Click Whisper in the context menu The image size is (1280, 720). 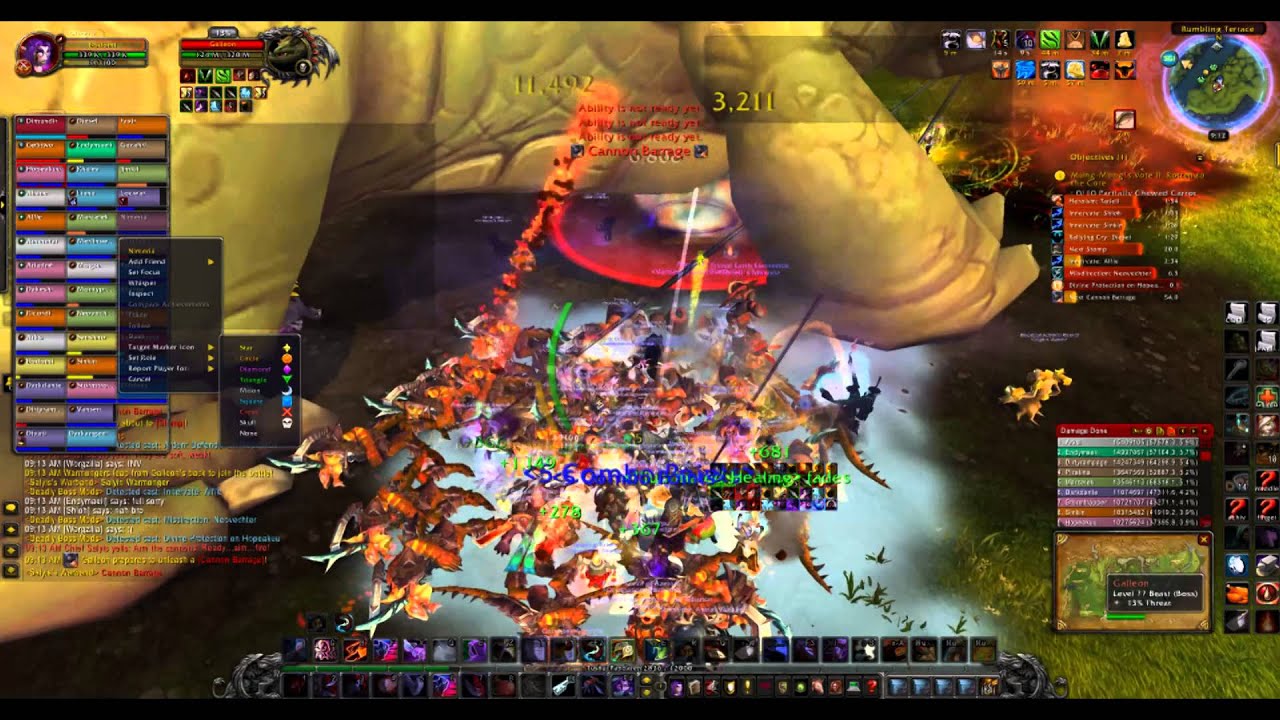point(143,283)
